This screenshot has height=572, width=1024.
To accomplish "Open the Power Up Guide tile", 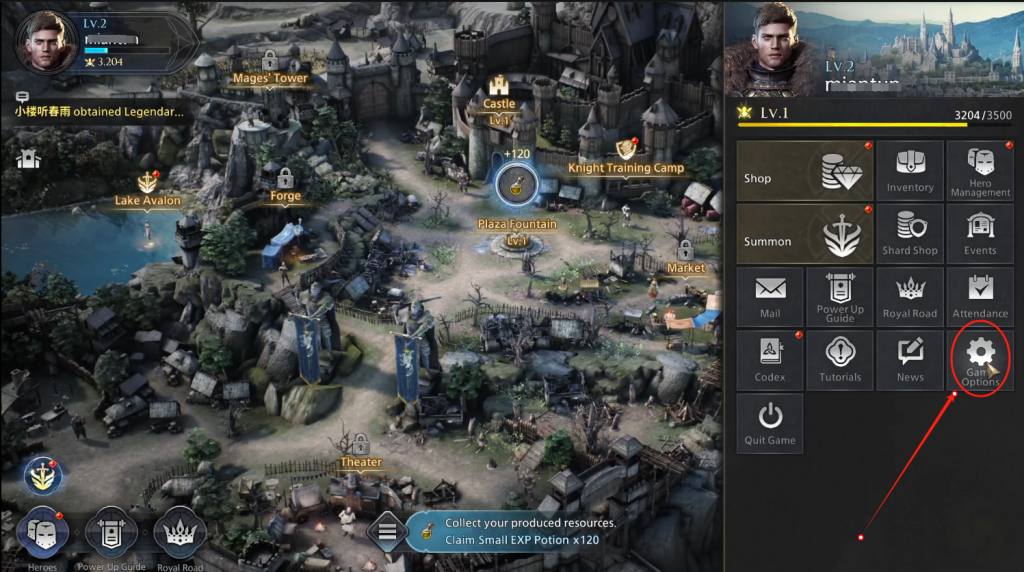I will pyautogui.click(x=840, y=297).
